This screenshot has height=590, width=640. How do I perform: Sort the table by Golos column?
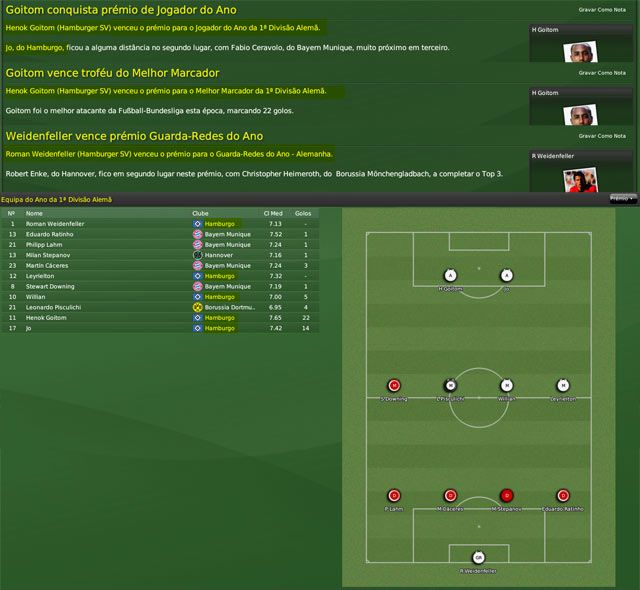[304, 213]
